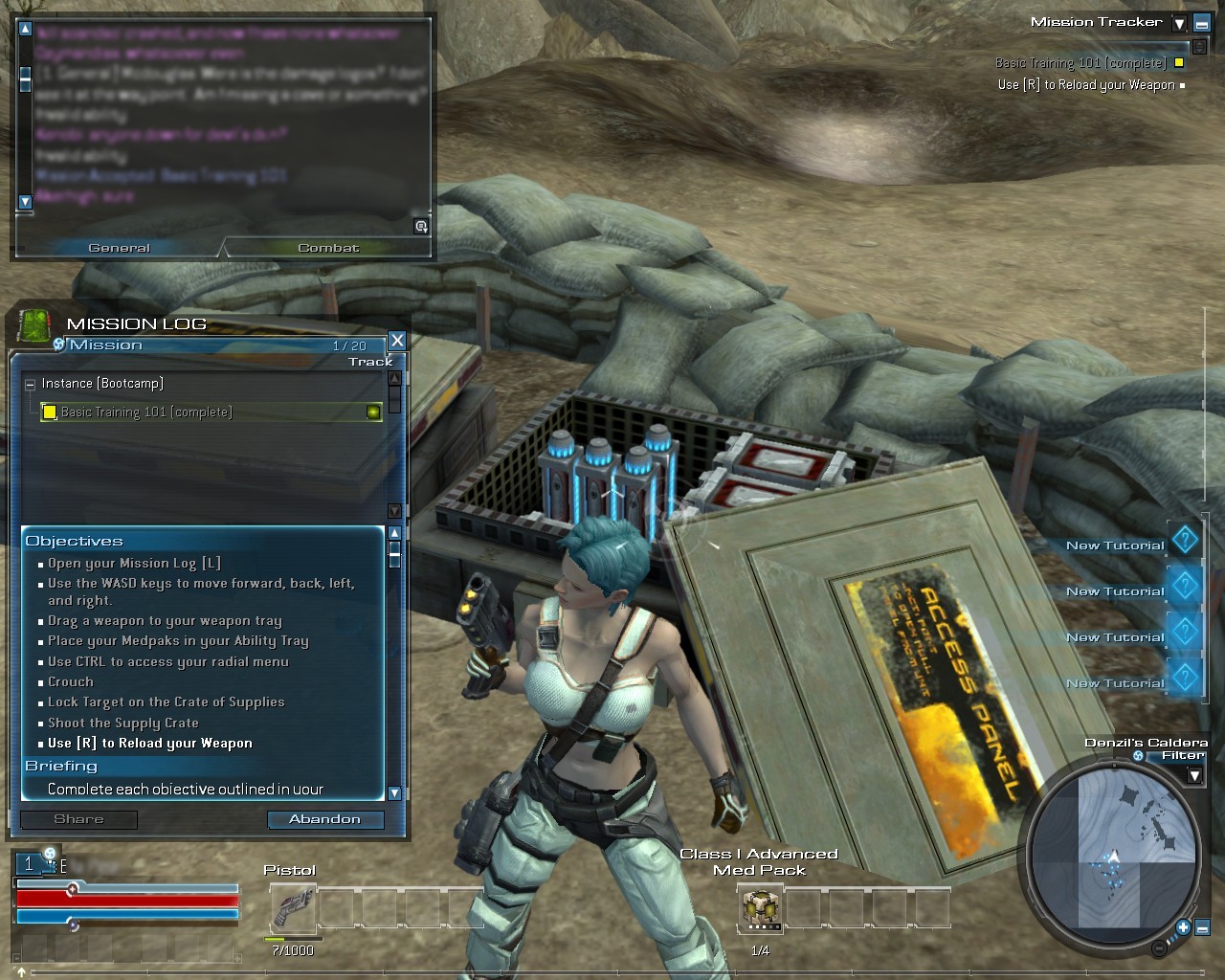Select Basic Training 101 in mission log
Screen dimensions: 1225x980
coord(145,412)
